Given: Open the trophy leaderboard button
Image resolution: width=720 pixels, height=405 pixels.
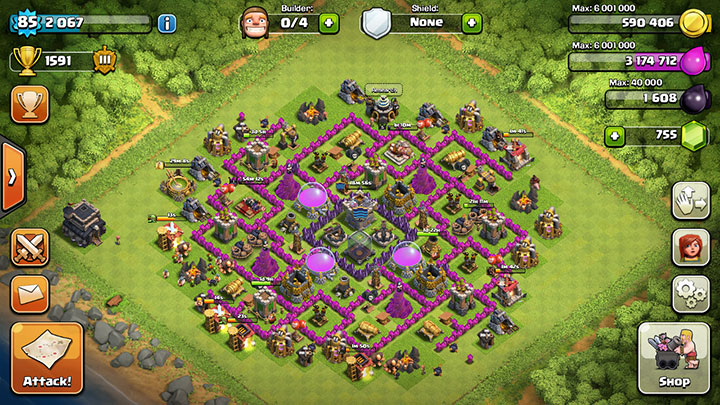Looking at the screenshot, I should pos(28,103).
